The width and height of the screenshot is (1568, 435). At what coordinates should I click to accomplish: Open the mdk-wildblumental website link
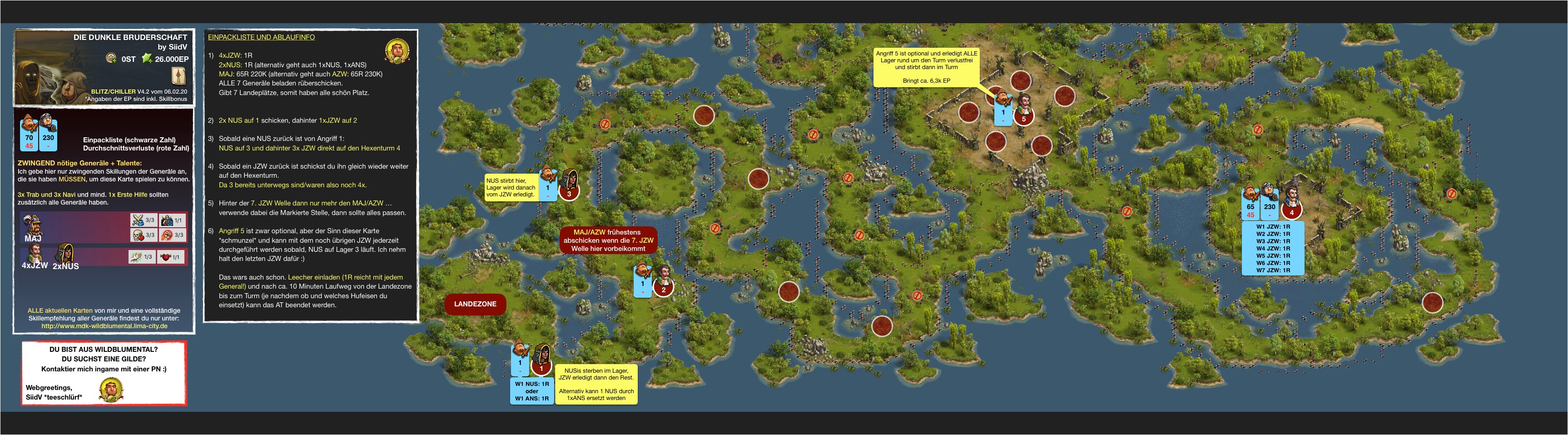pos(104,326)
